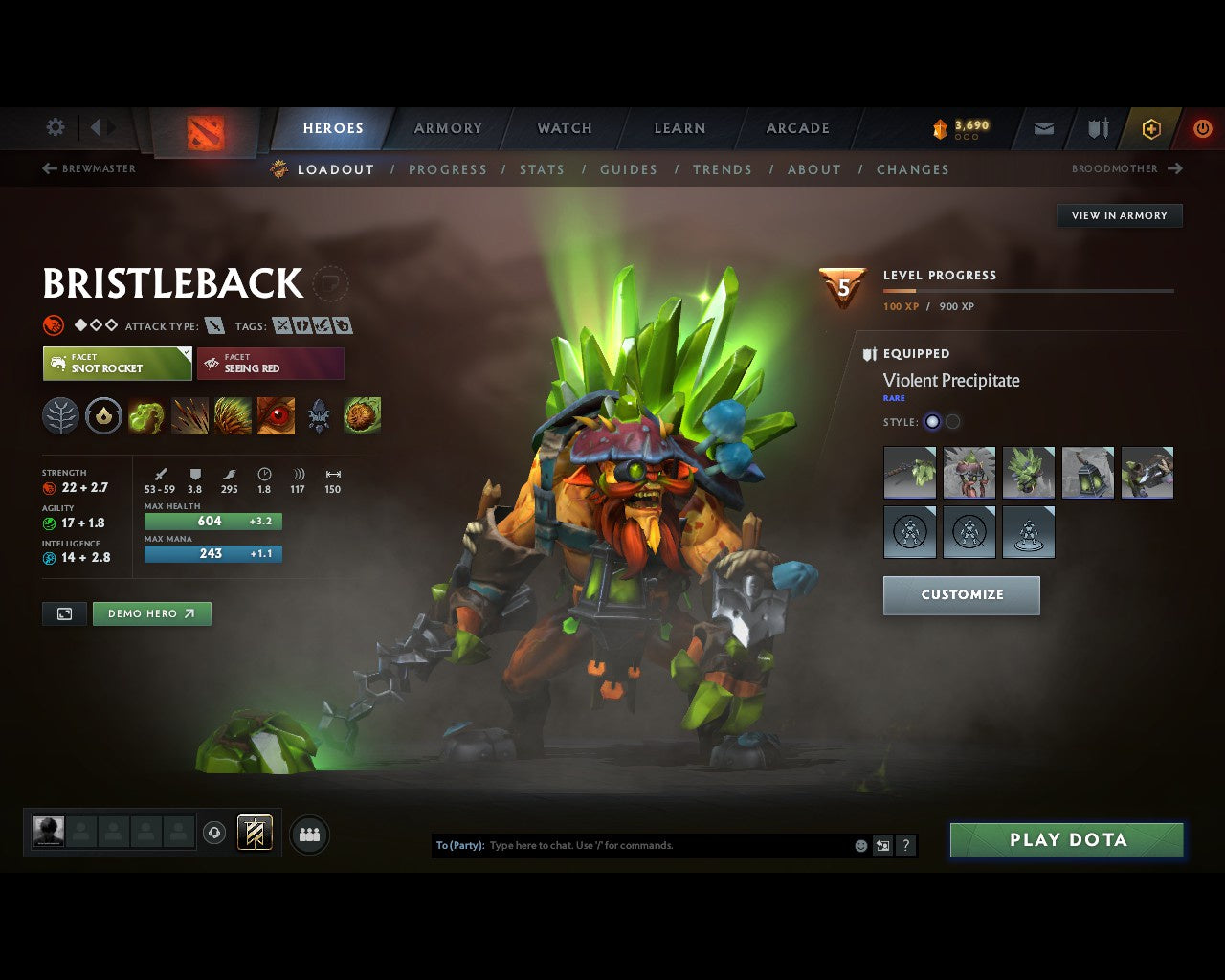Select the Quill Spray ability icon
1225x980 pixels.
pyautogui.click(x=189, y=415)
